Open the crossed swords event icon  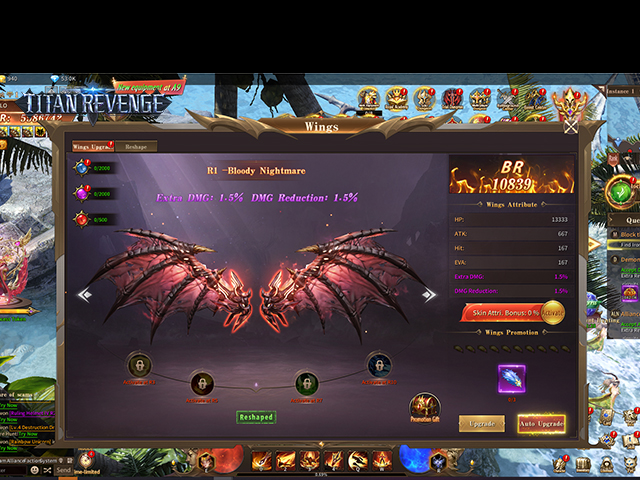click(x=508, y=98)
